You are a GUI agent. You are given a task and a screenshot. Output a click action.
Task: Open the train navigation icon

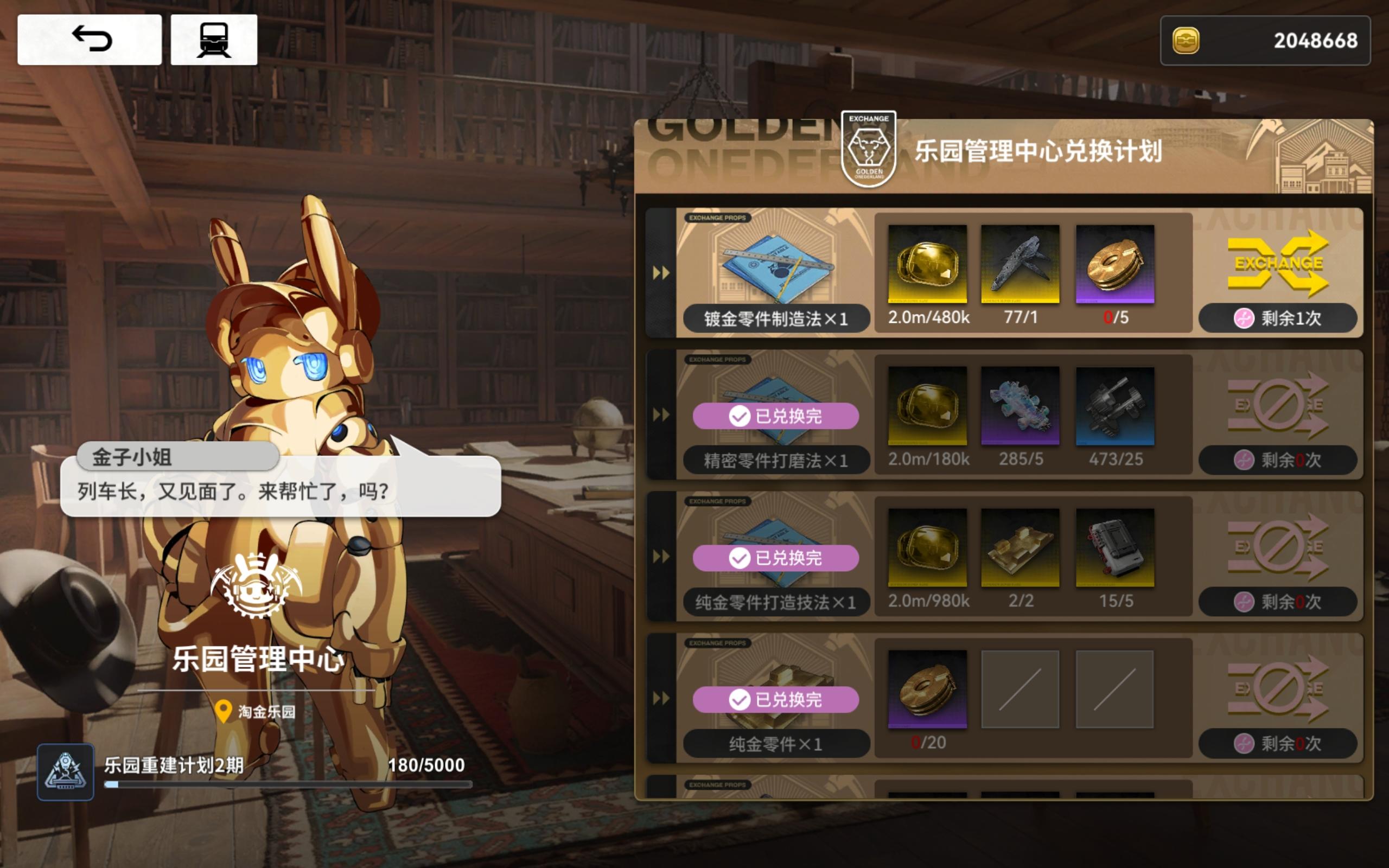coord(214,39)
